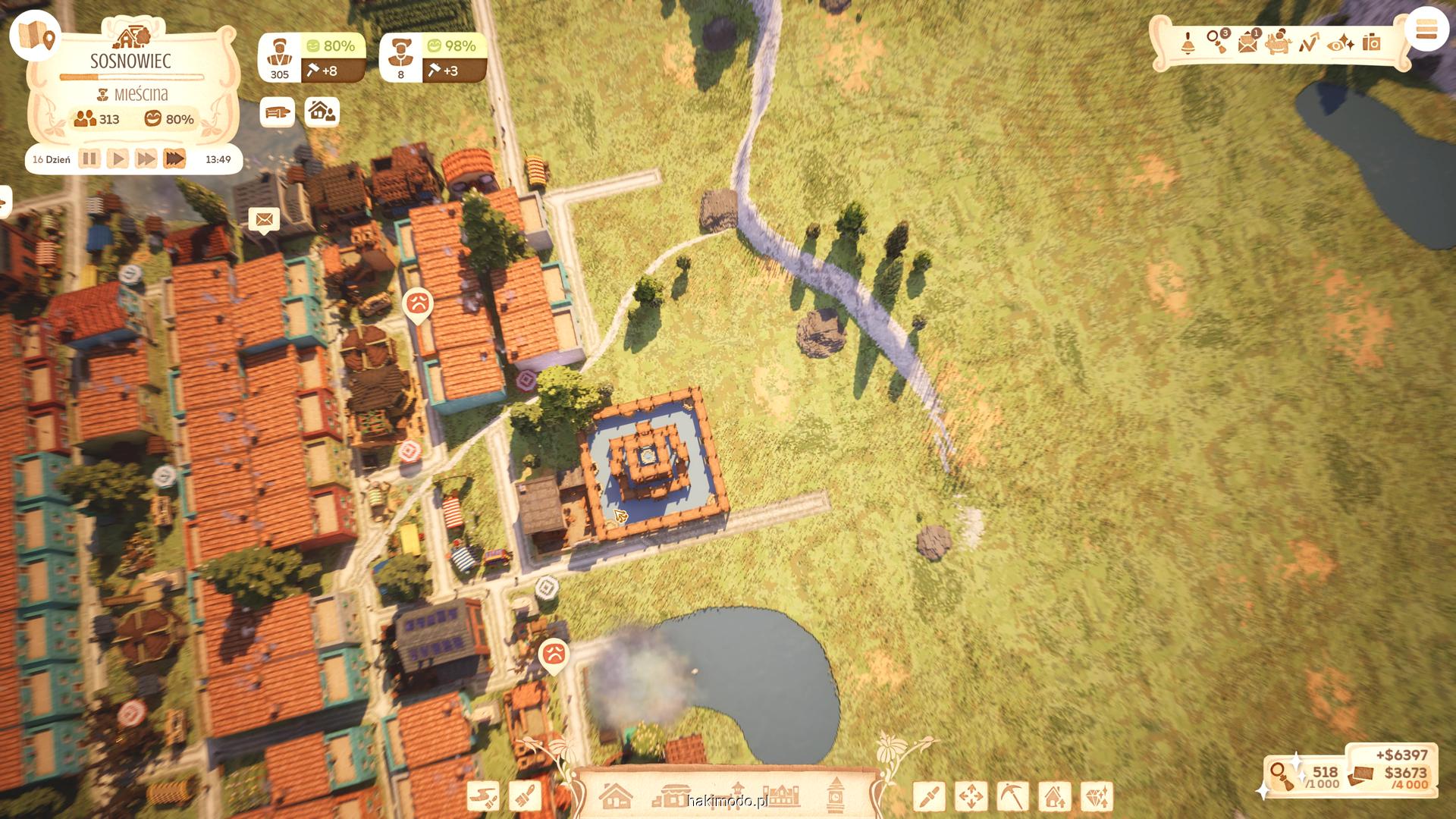Set game speed to double fast-forward
1456x819 pixels.
coord(146,159)
